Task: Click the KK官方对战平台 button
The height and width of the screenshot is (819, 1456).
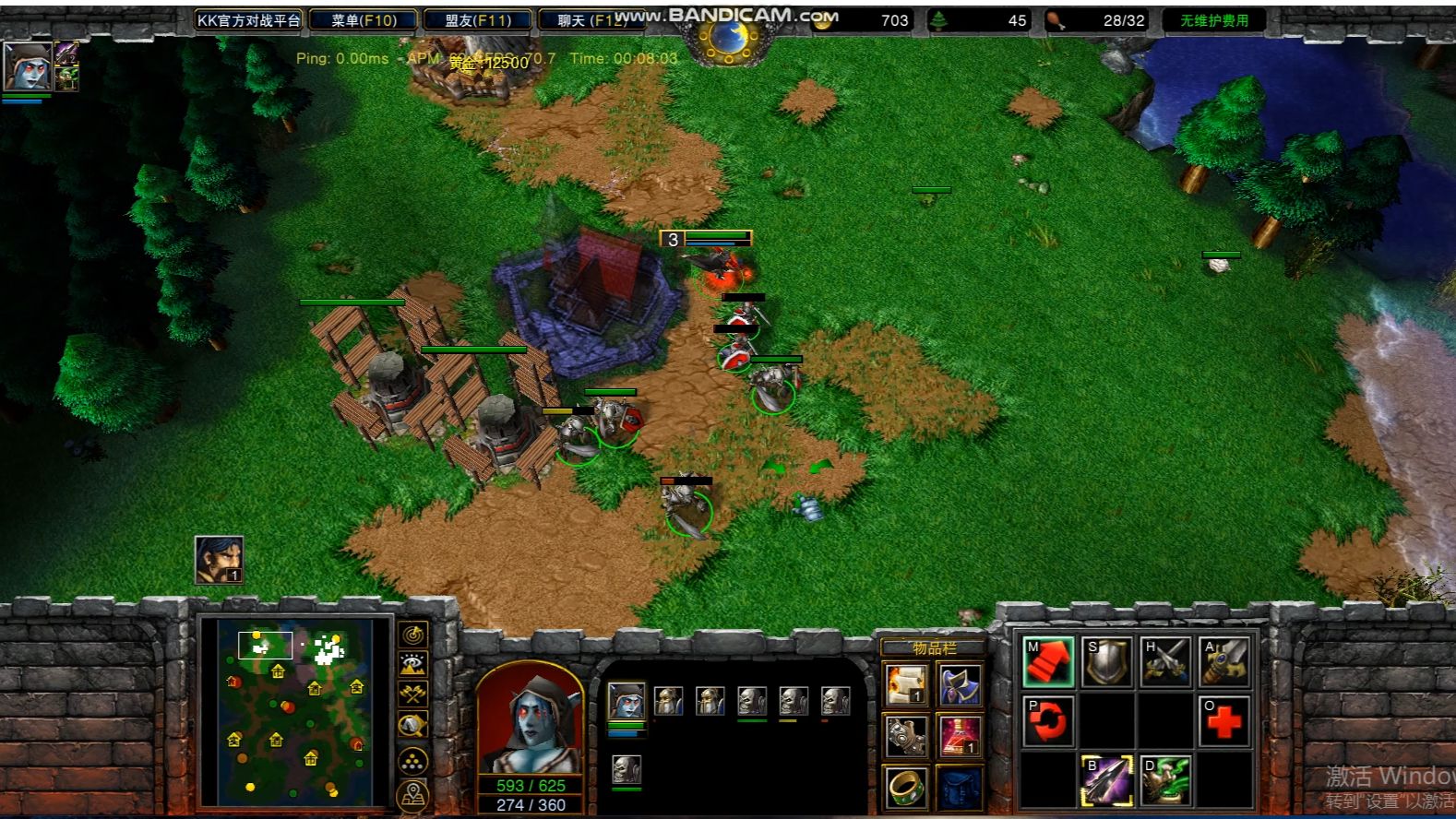Action: click(x=248, y=20)
